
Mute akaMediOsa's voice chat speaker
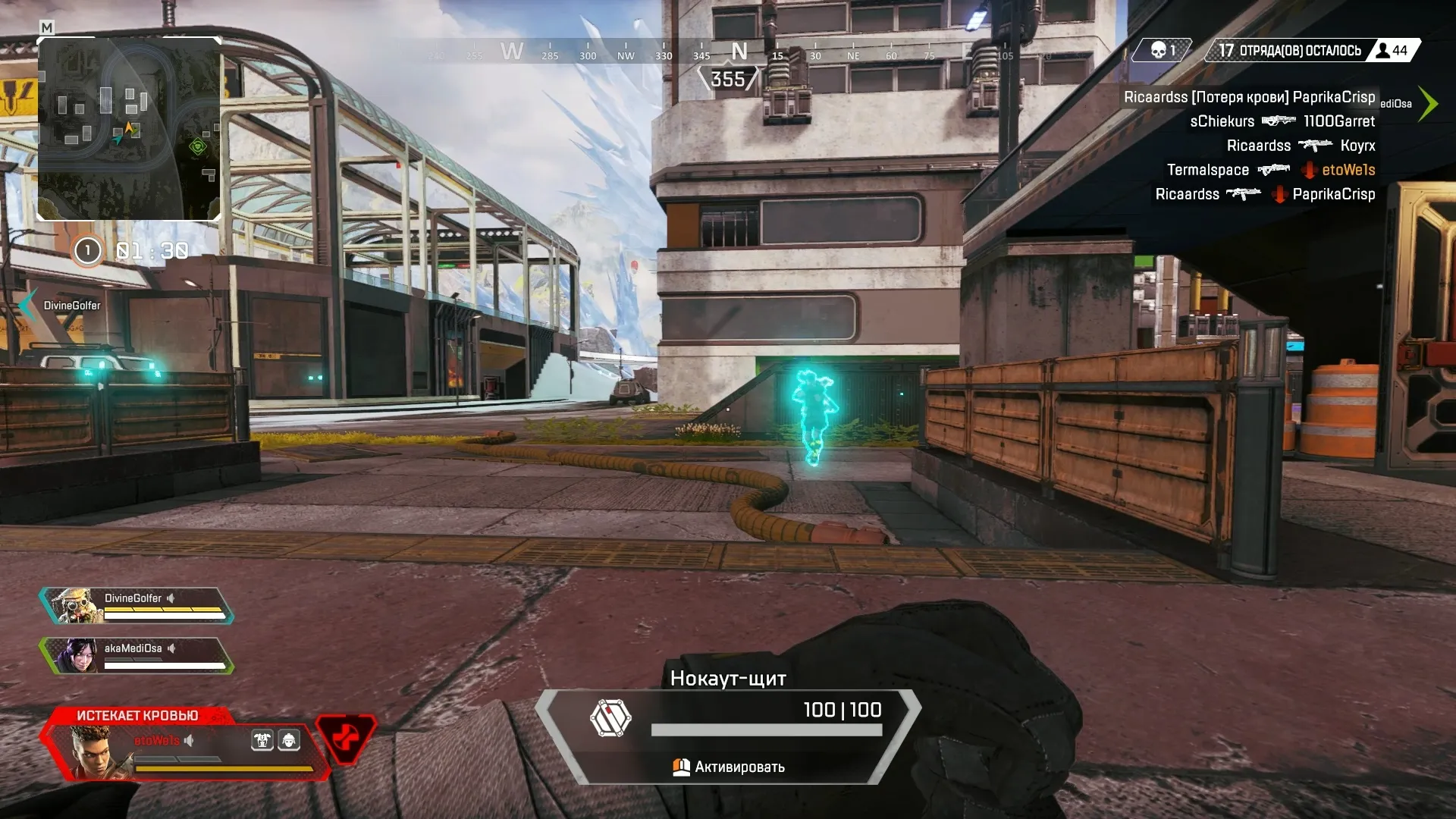172,648
